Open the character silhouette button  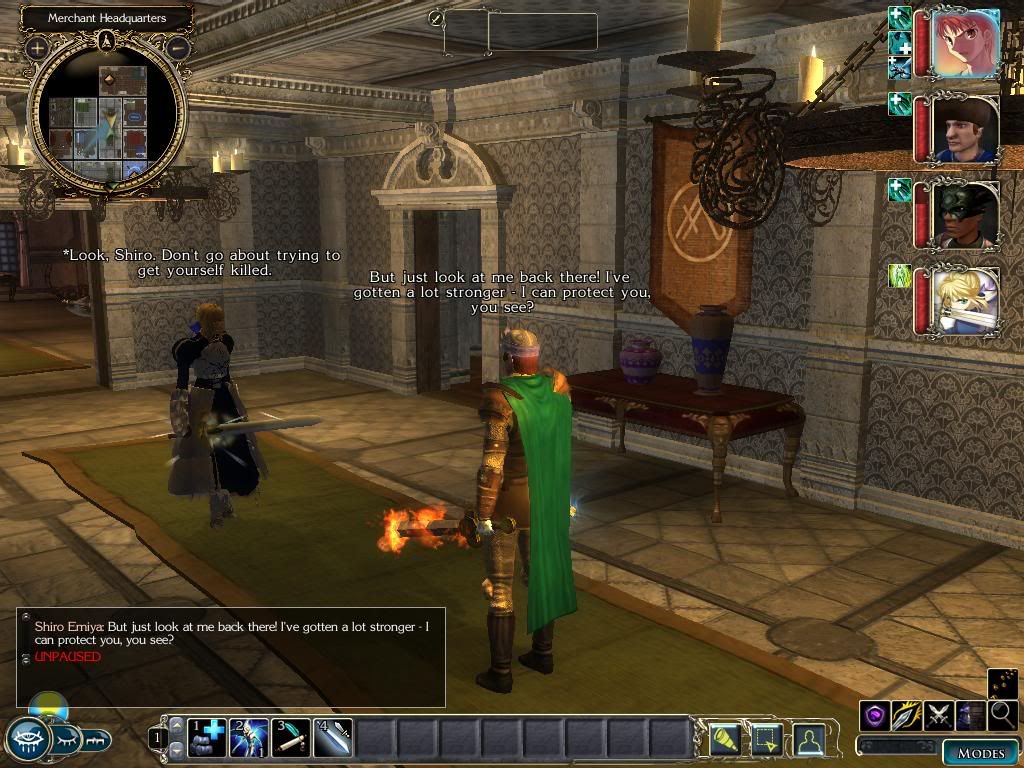(808, 738)
